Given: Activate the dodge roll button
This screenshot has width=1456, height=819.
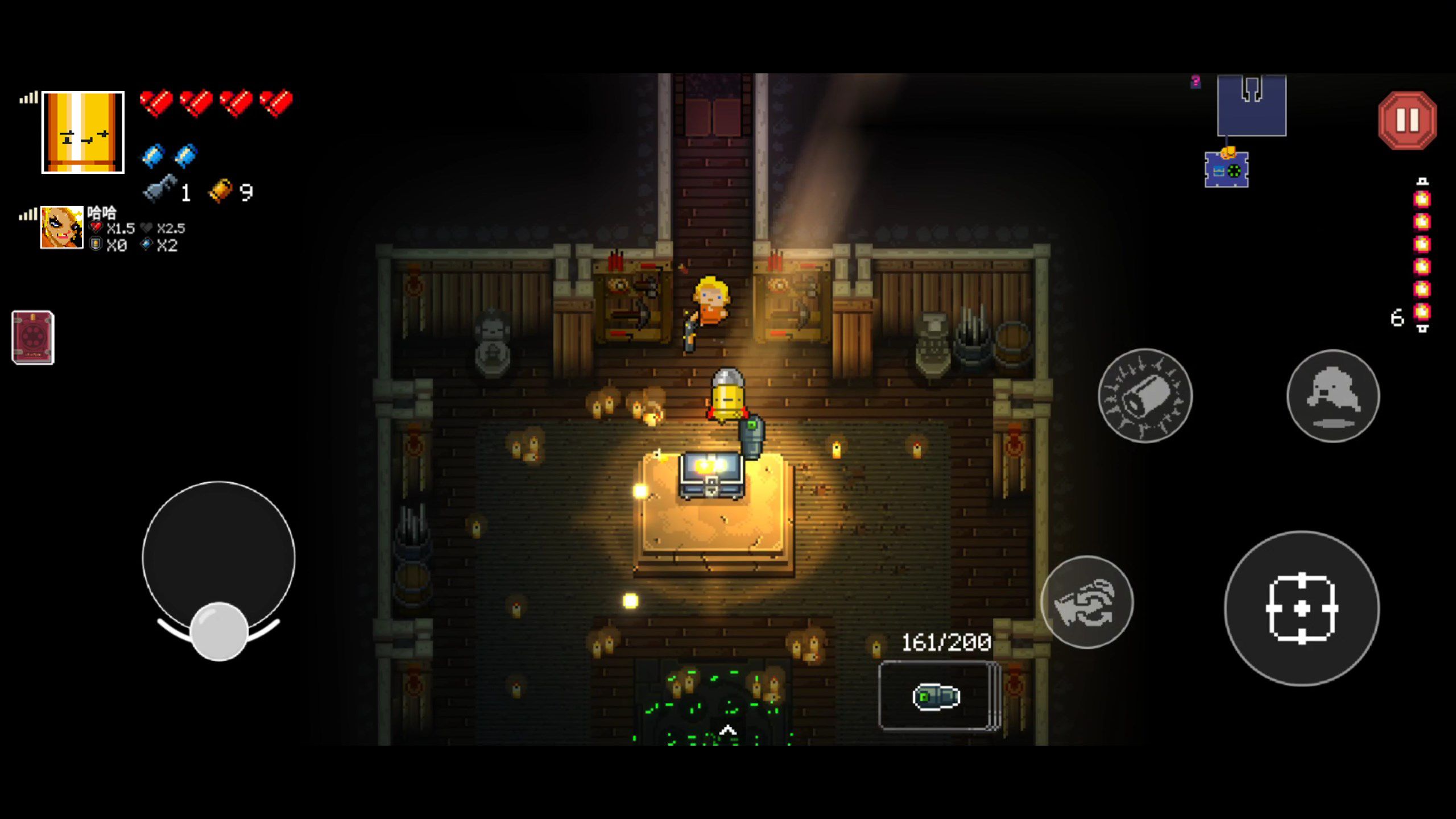Looking at the screenshot, I should pos(1333,396).
